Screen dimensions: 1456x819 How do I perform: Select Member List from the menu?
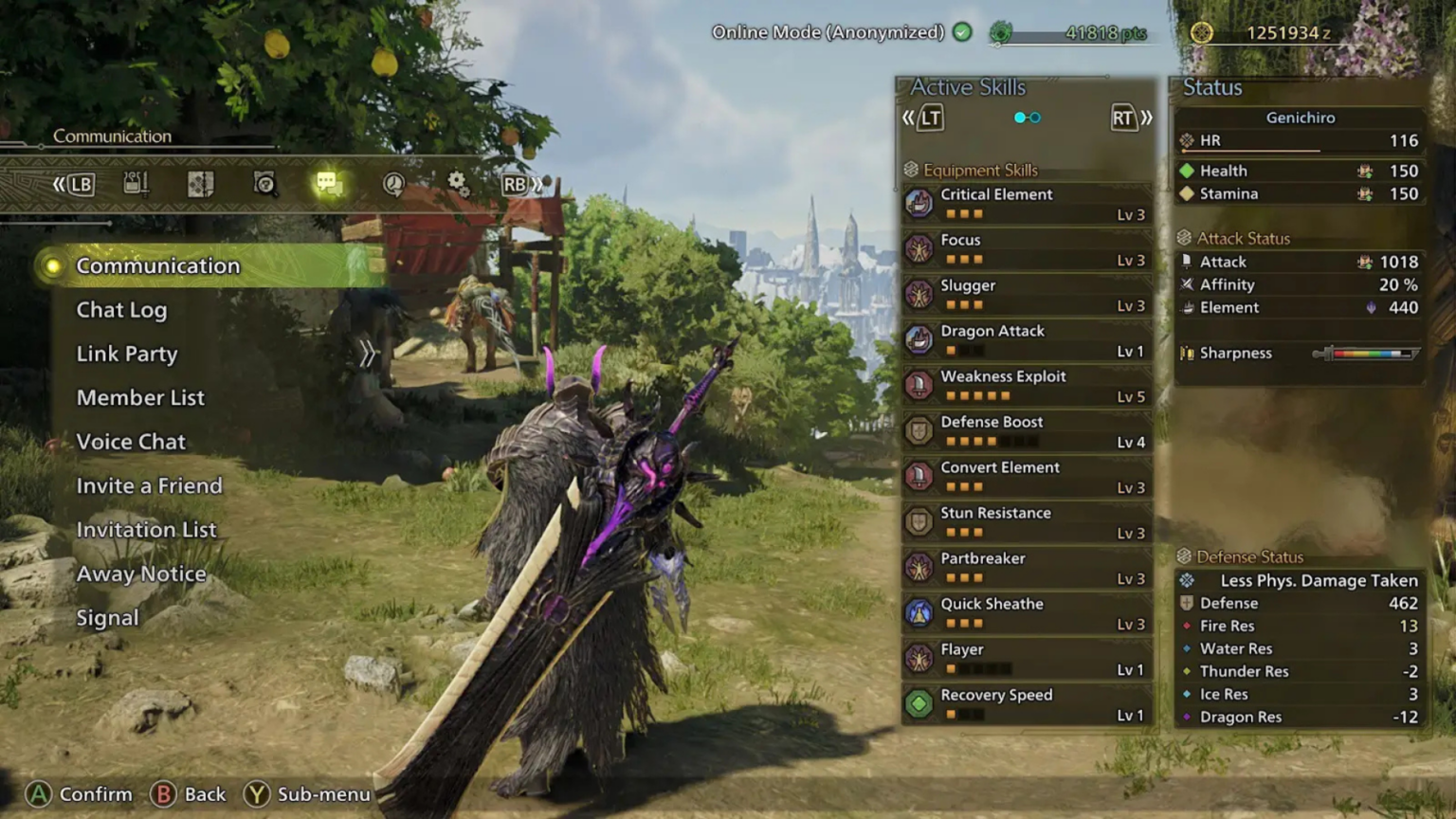coord(140,397)
